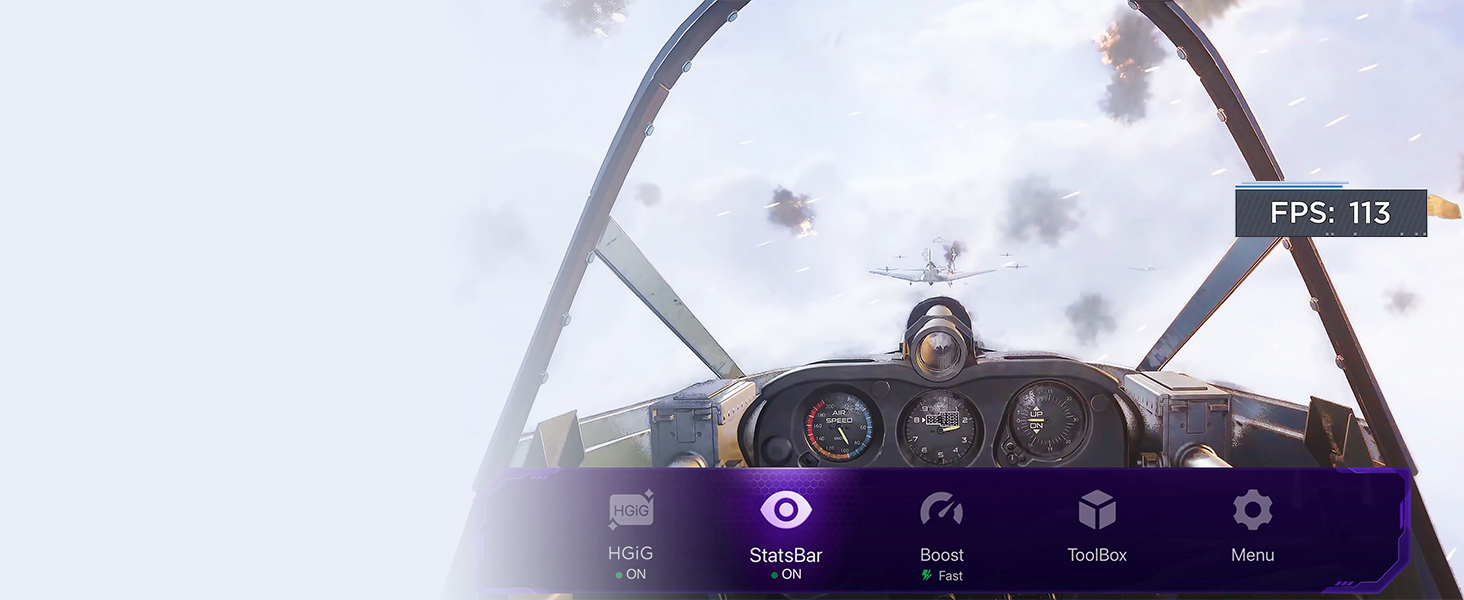1464x600 pixels.
Task: Select the StatsBar eye icon
Action: tap(786, 510)
